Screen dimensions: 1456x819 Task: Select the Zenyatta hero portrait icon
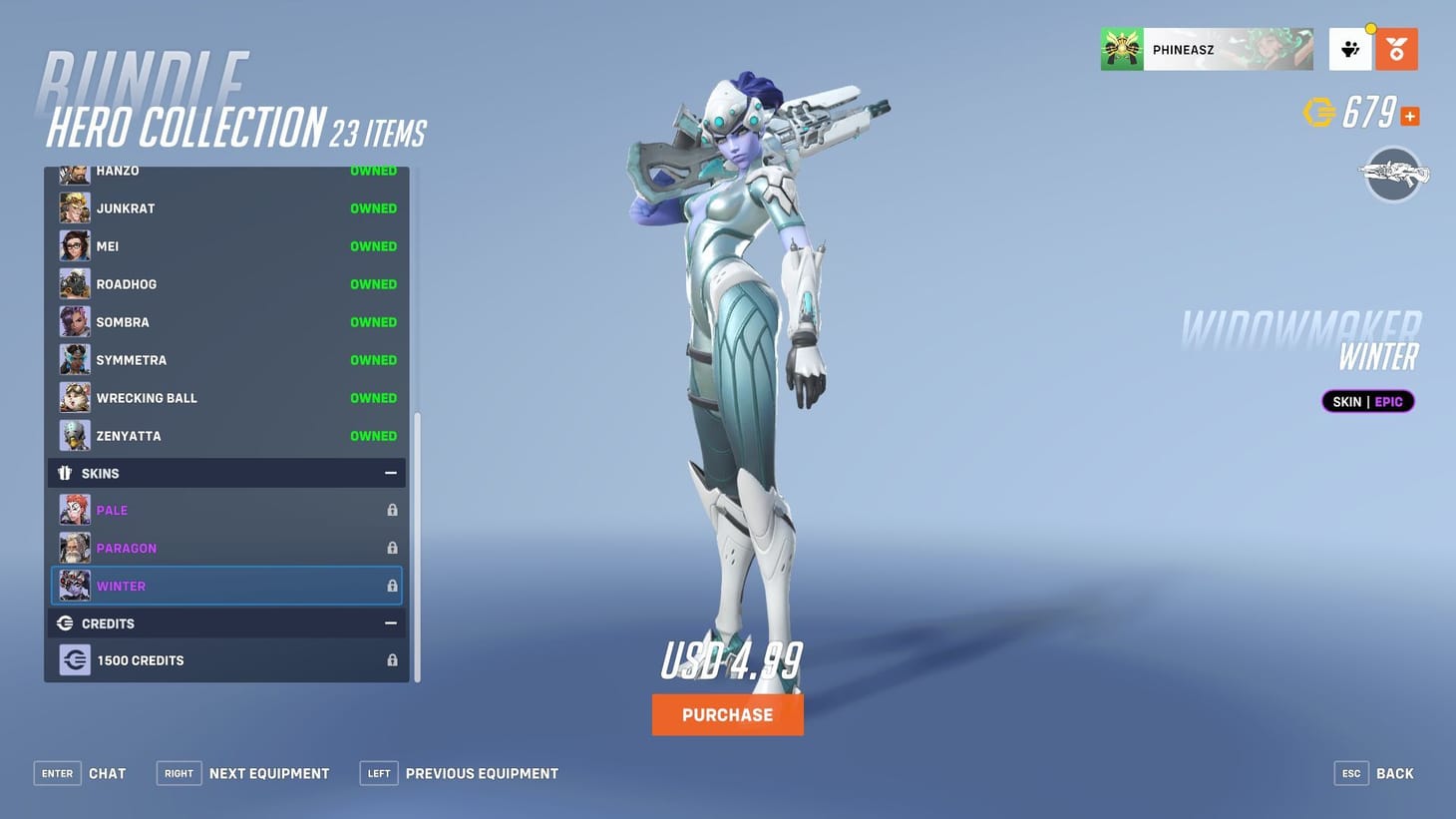click(75, 436)
